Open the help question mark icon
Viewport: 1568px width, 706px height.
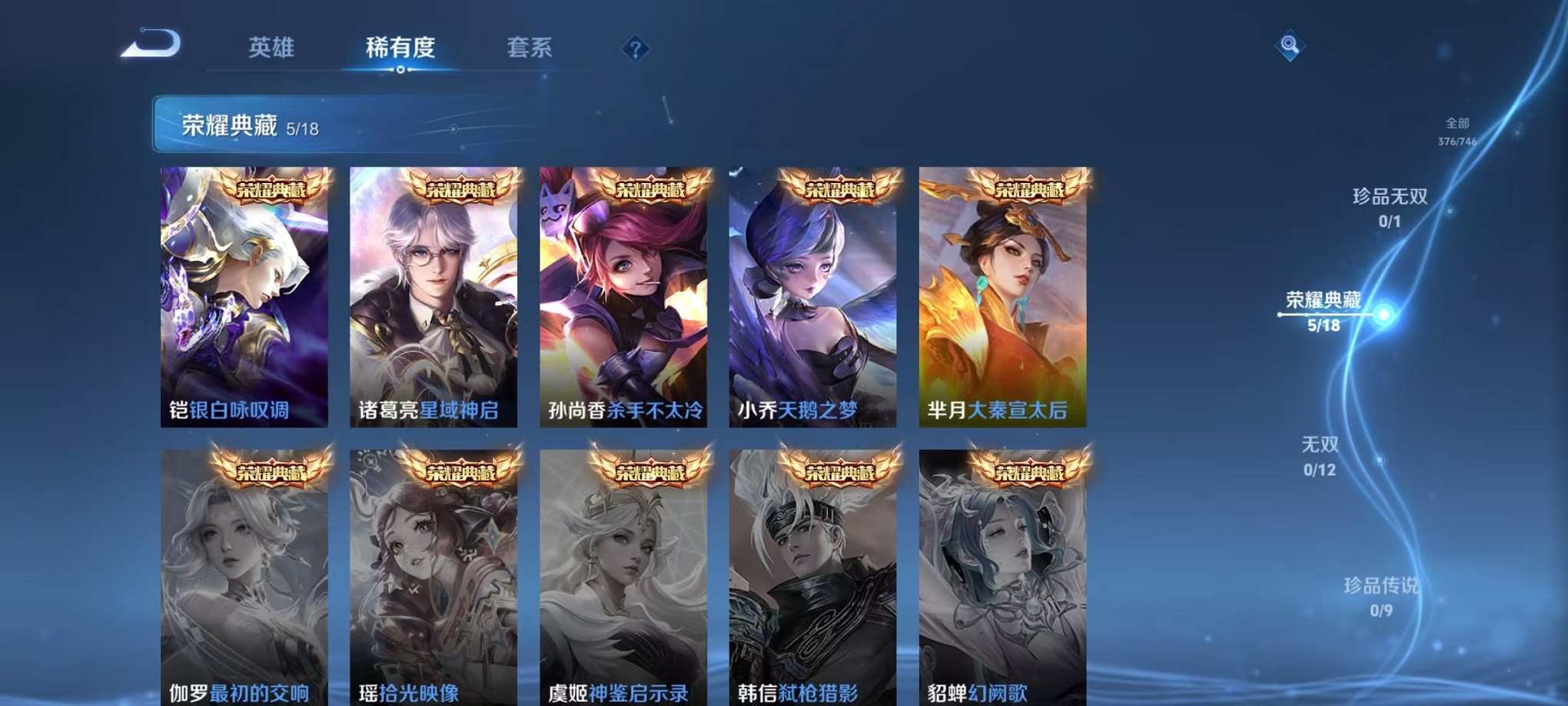pyautogui.click(x=634, y=49)
